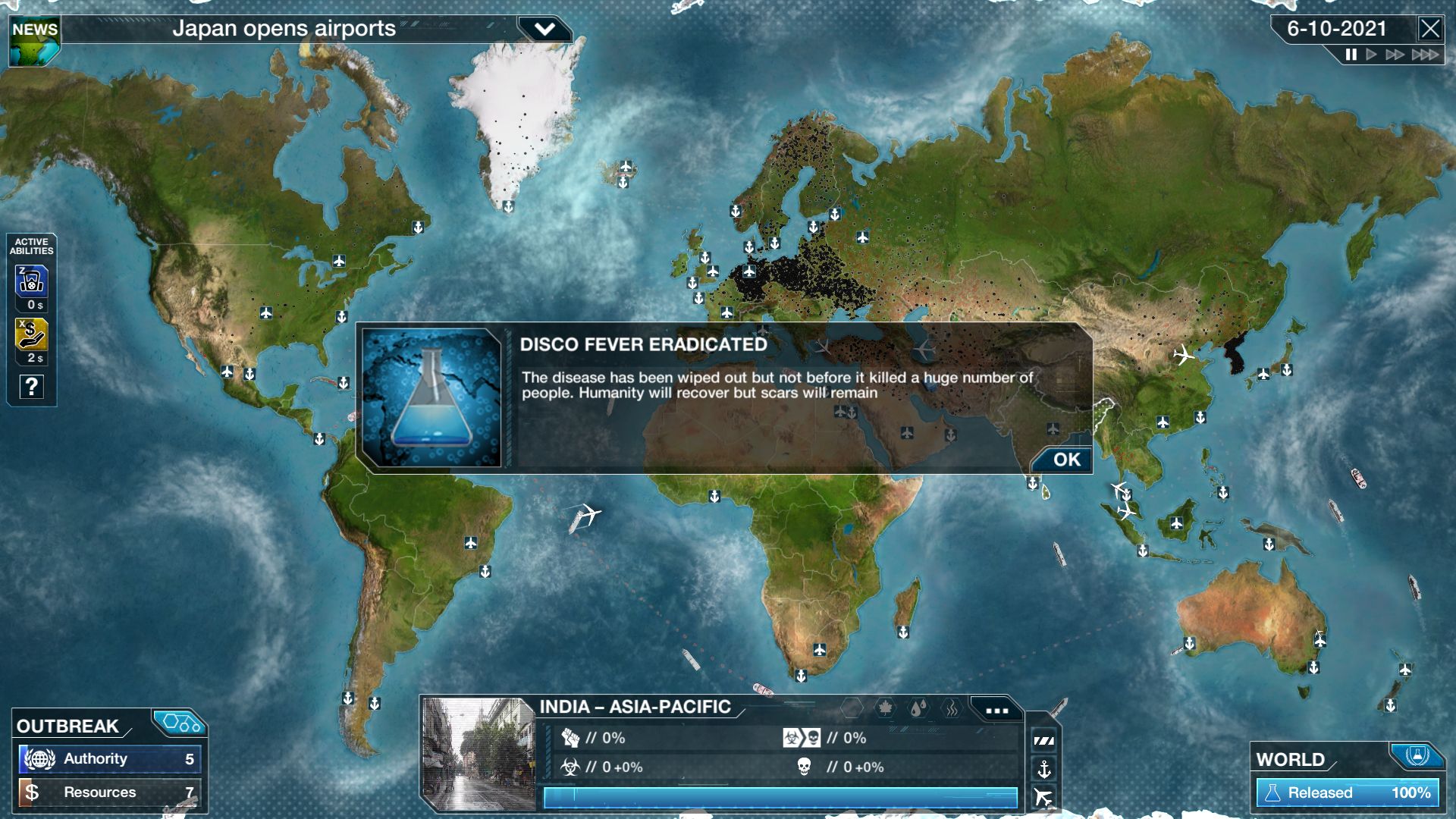Toggle the anchor seaport status icon
The width and height of the screenshot is (1456, 819).
tap(1044, 770)
